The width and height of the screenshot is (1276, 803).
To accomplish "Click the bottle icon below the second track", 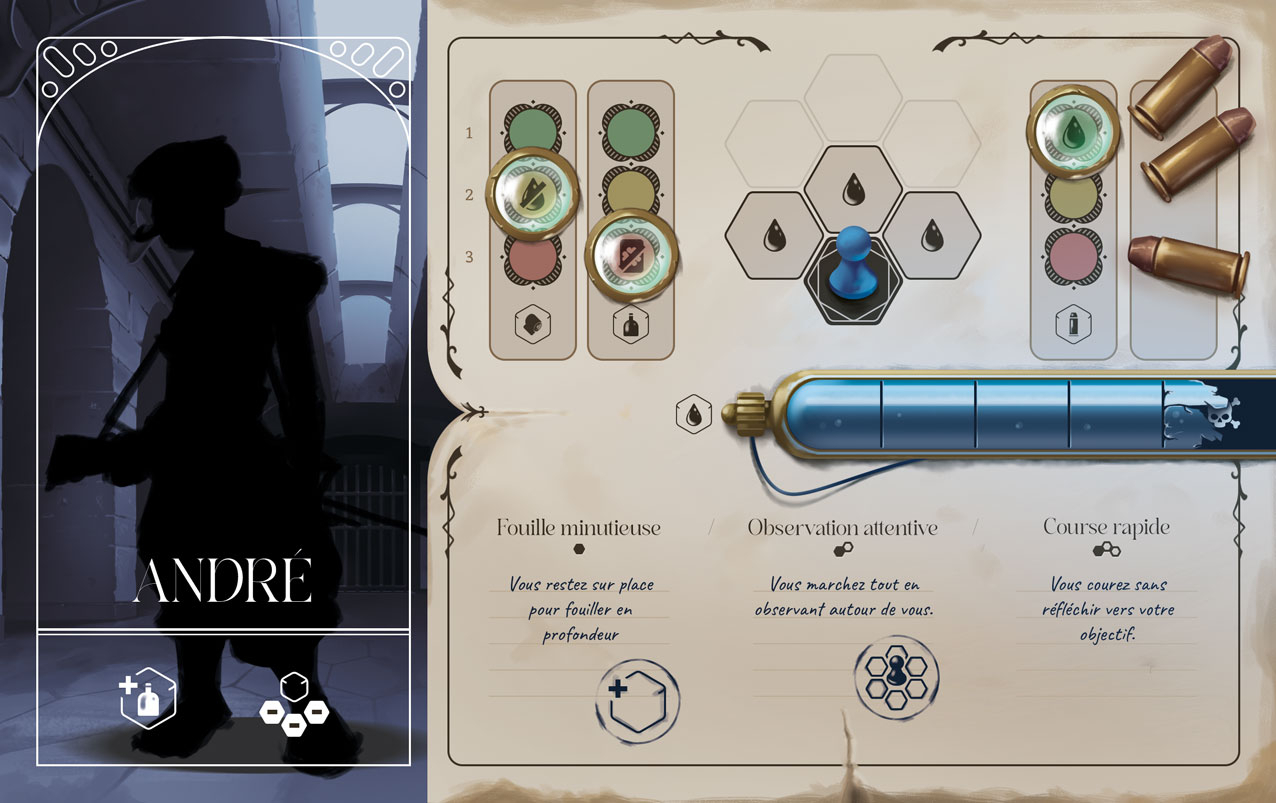I will coord(631,325).
